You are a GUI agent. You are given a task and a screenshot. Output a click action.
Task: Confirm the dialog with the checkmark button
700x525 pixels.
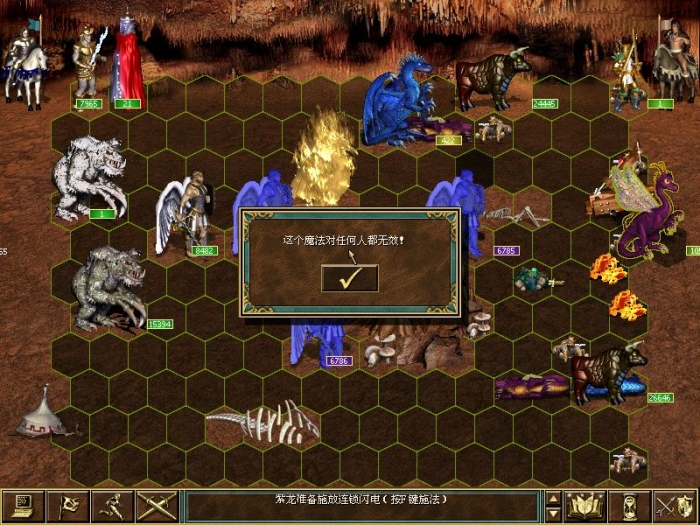tap(350, 279)
